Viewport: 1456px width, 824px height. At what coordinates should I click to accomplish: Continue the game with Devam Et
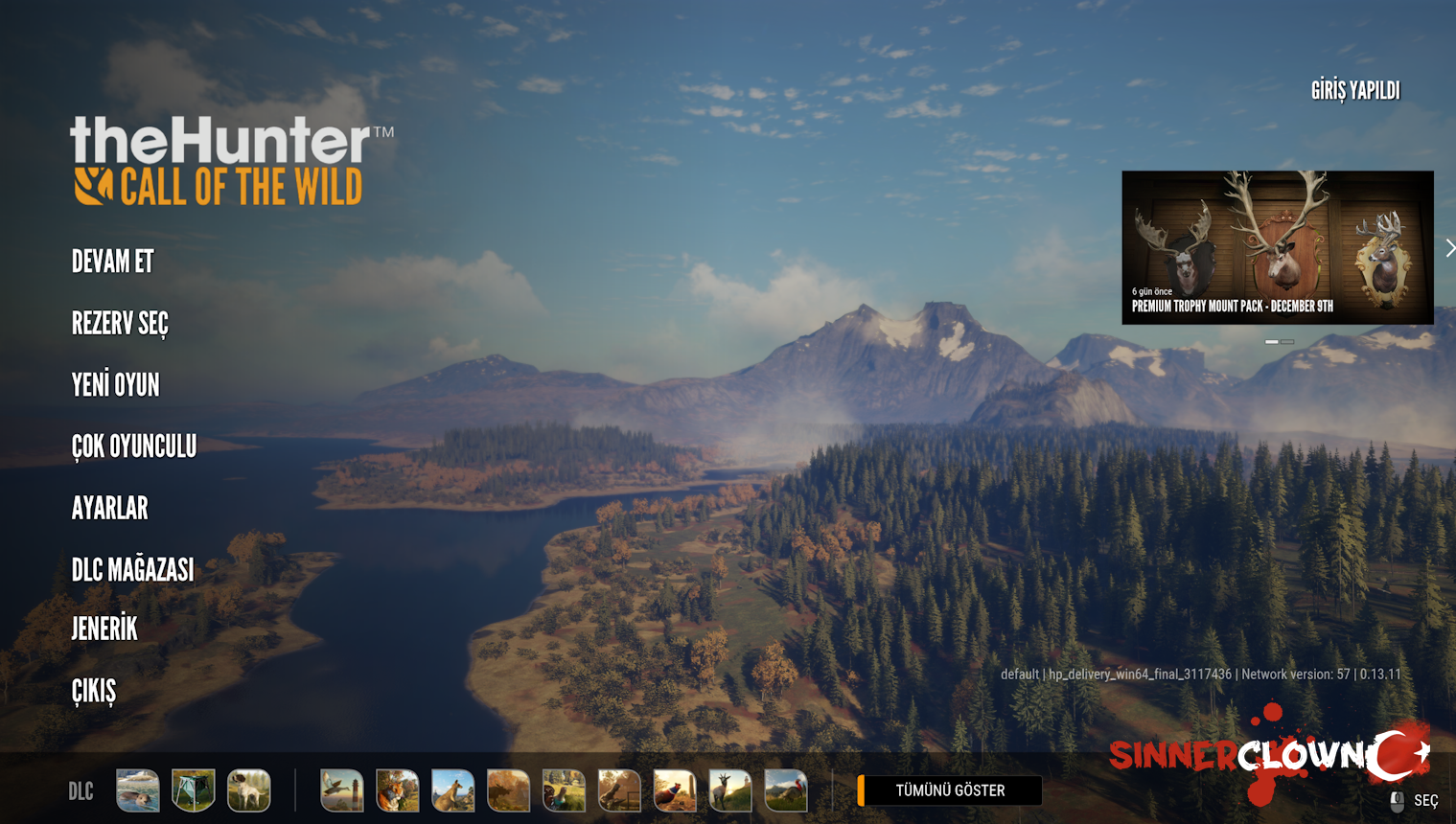point(112,262)
